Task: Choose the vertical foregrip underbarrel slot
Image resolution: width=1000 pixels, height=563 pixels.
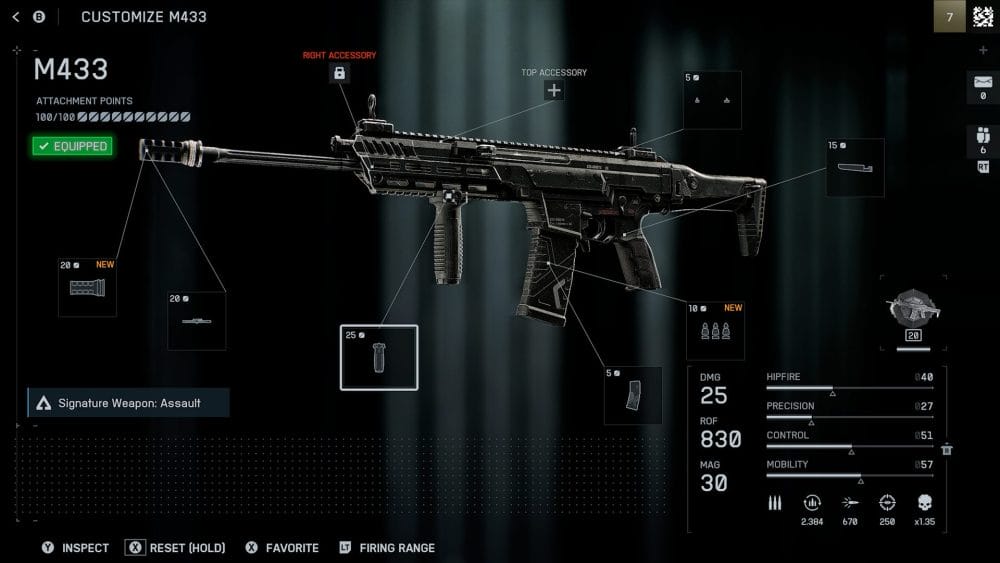Action: click(379, 358)
